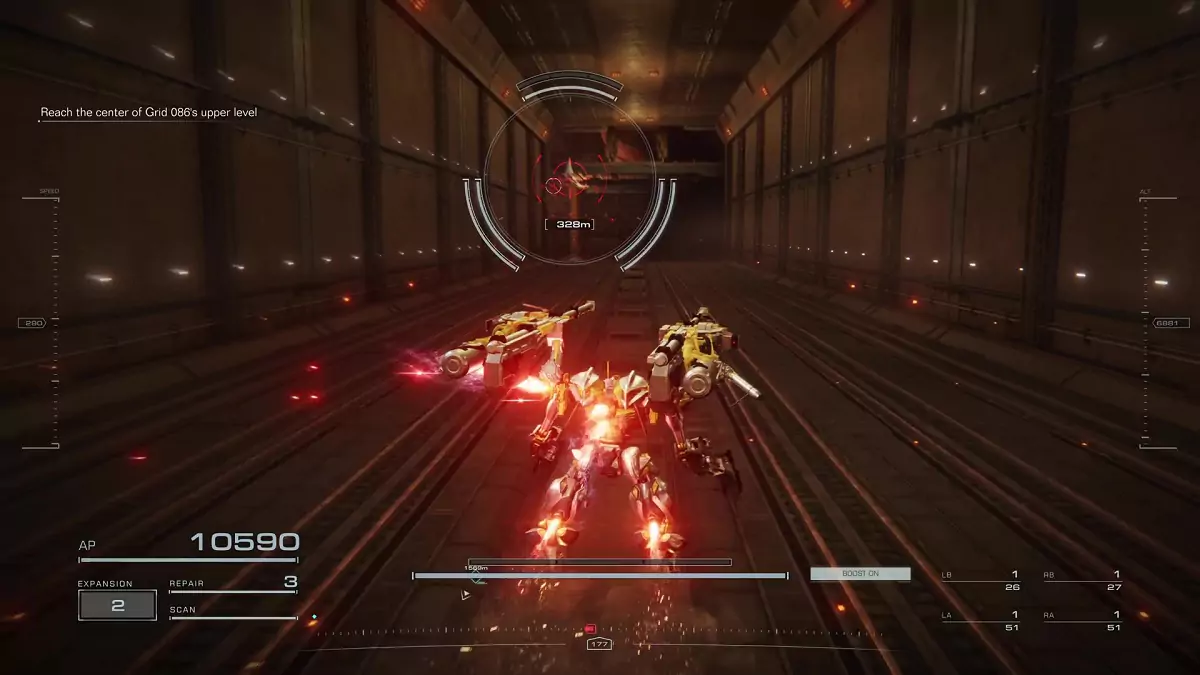1200x675 pixels.
Task: Activate the Expansion slot box
Action: coord(117,605)
